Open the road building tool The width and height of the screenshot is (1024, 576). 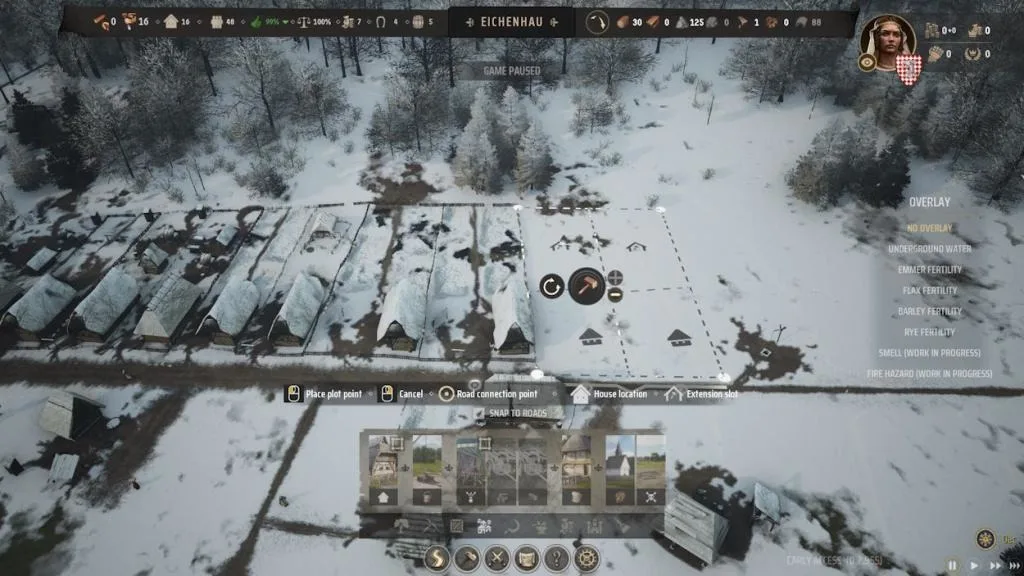click(x=437, y=559)
